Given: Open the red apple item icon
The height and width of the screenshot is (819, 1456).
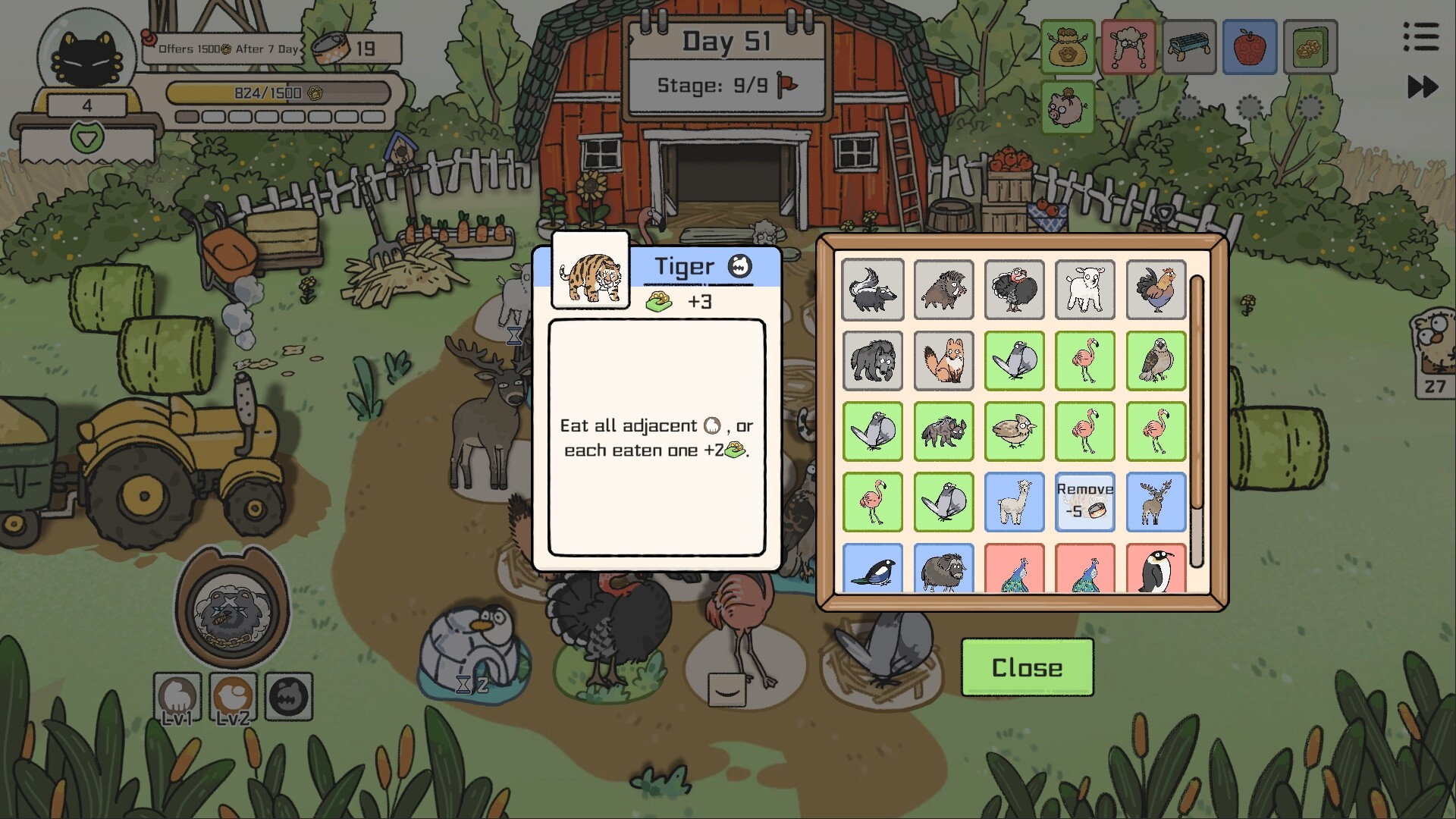Looking at the screenshot, I should (x=1250, y=47).
